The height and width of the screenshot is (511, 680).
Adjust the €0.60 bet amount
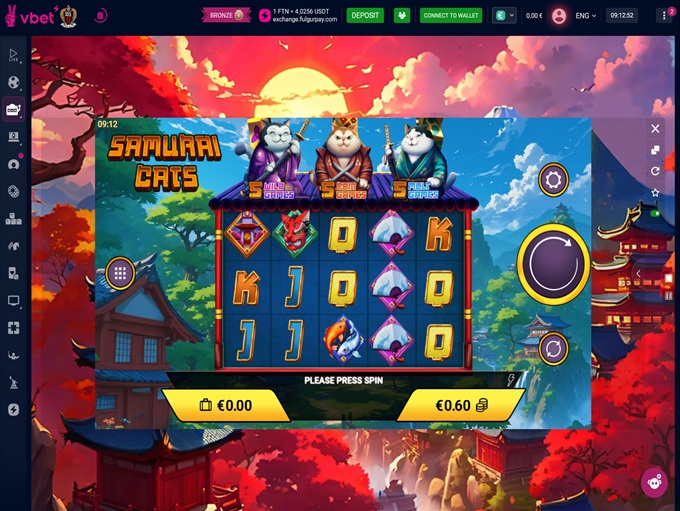click(460, 405)
